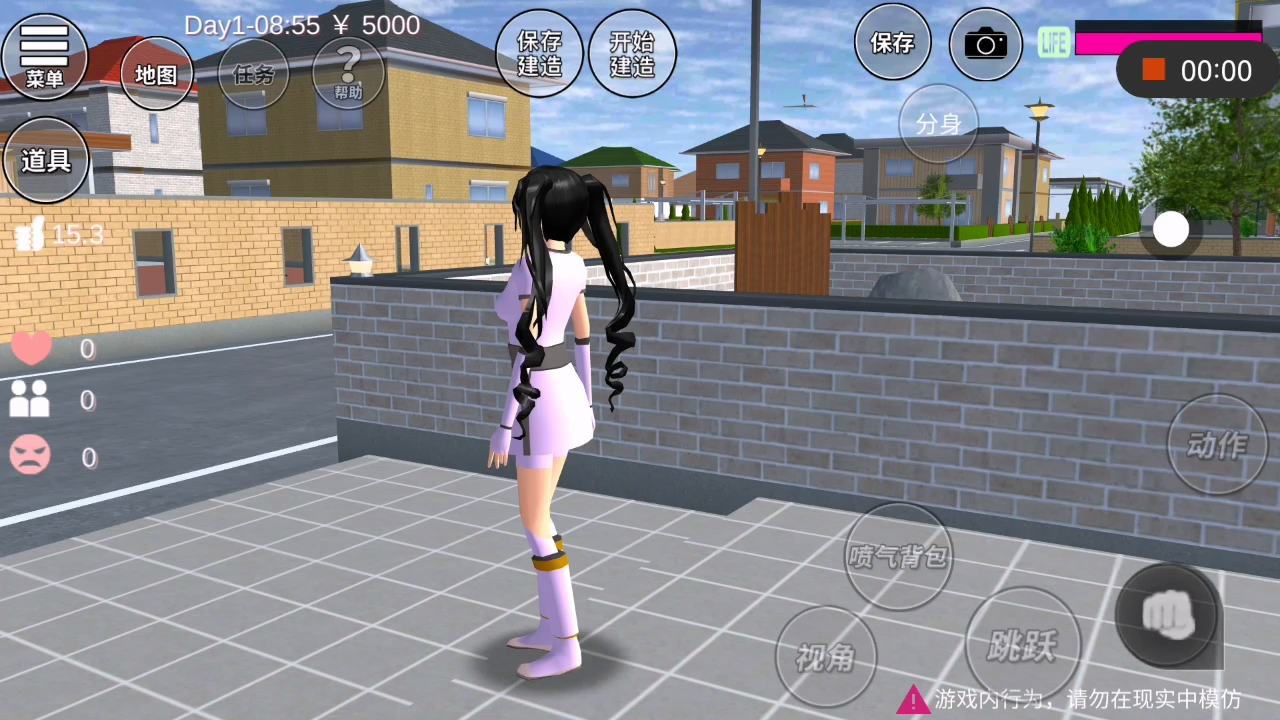This screenshot has height=720, width=1280.
Task: Open the 道具 items panel
Action: pyautogui.click(x=46, y=160)
